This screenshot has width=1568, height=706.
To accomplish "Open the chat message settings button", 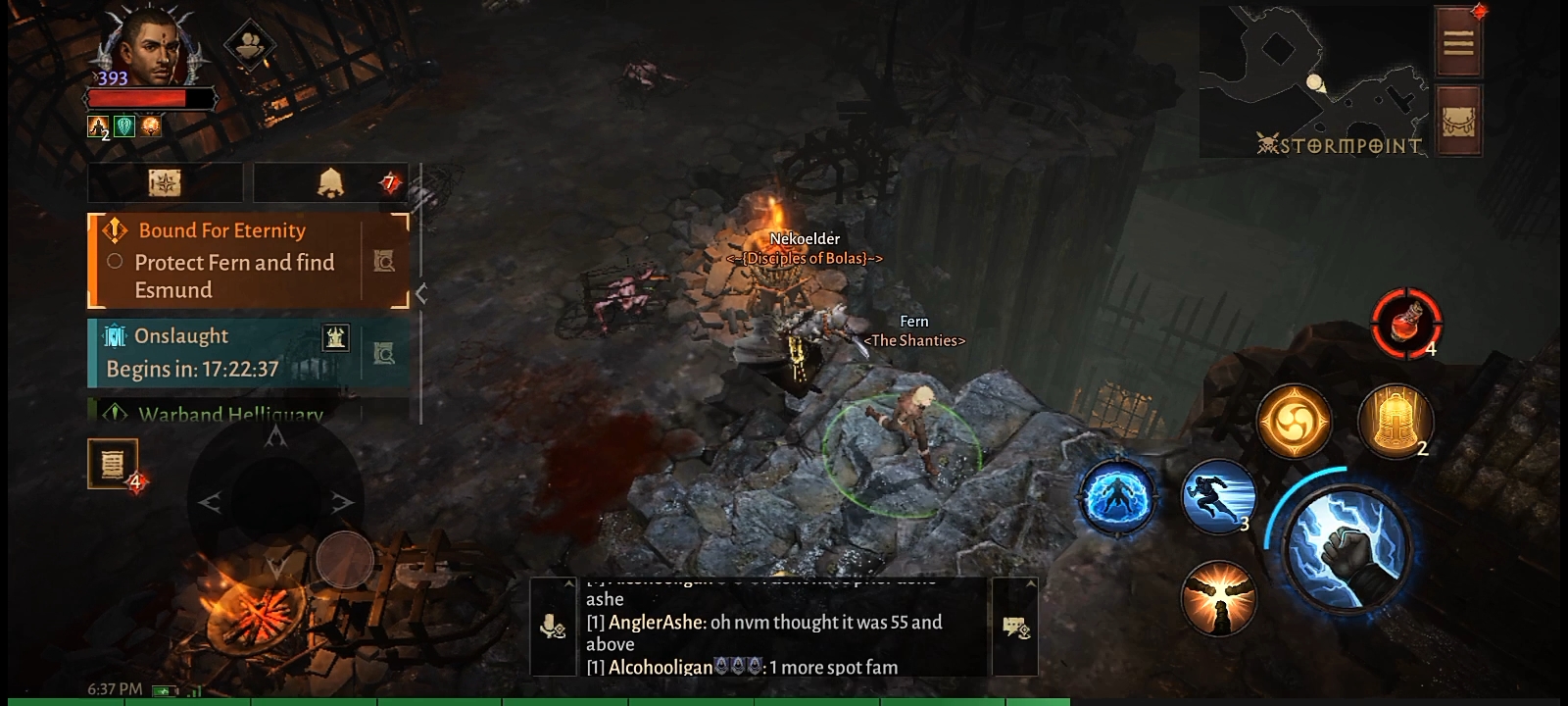I will tap(1015, 627).
